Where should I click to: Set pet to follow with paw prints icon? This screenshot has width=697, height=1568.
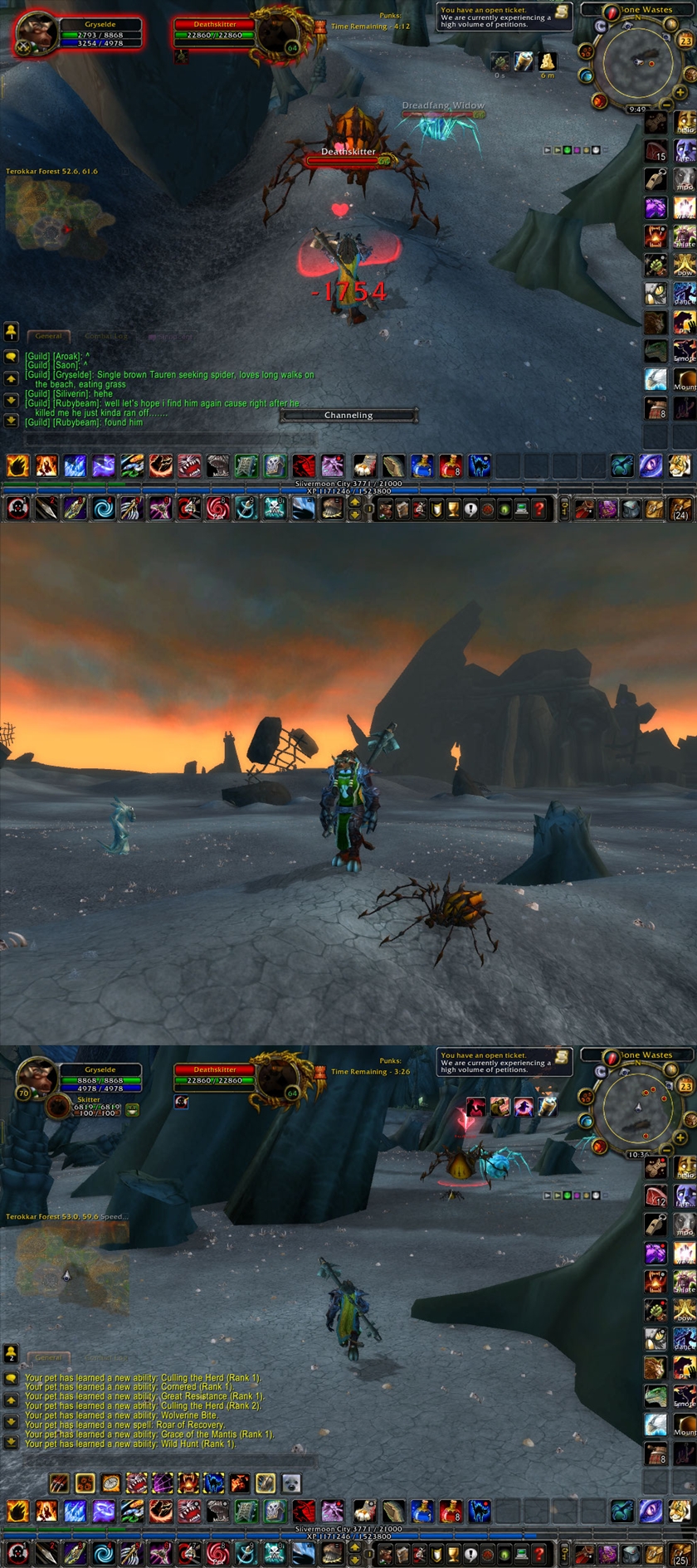(x=85, y=1483)
